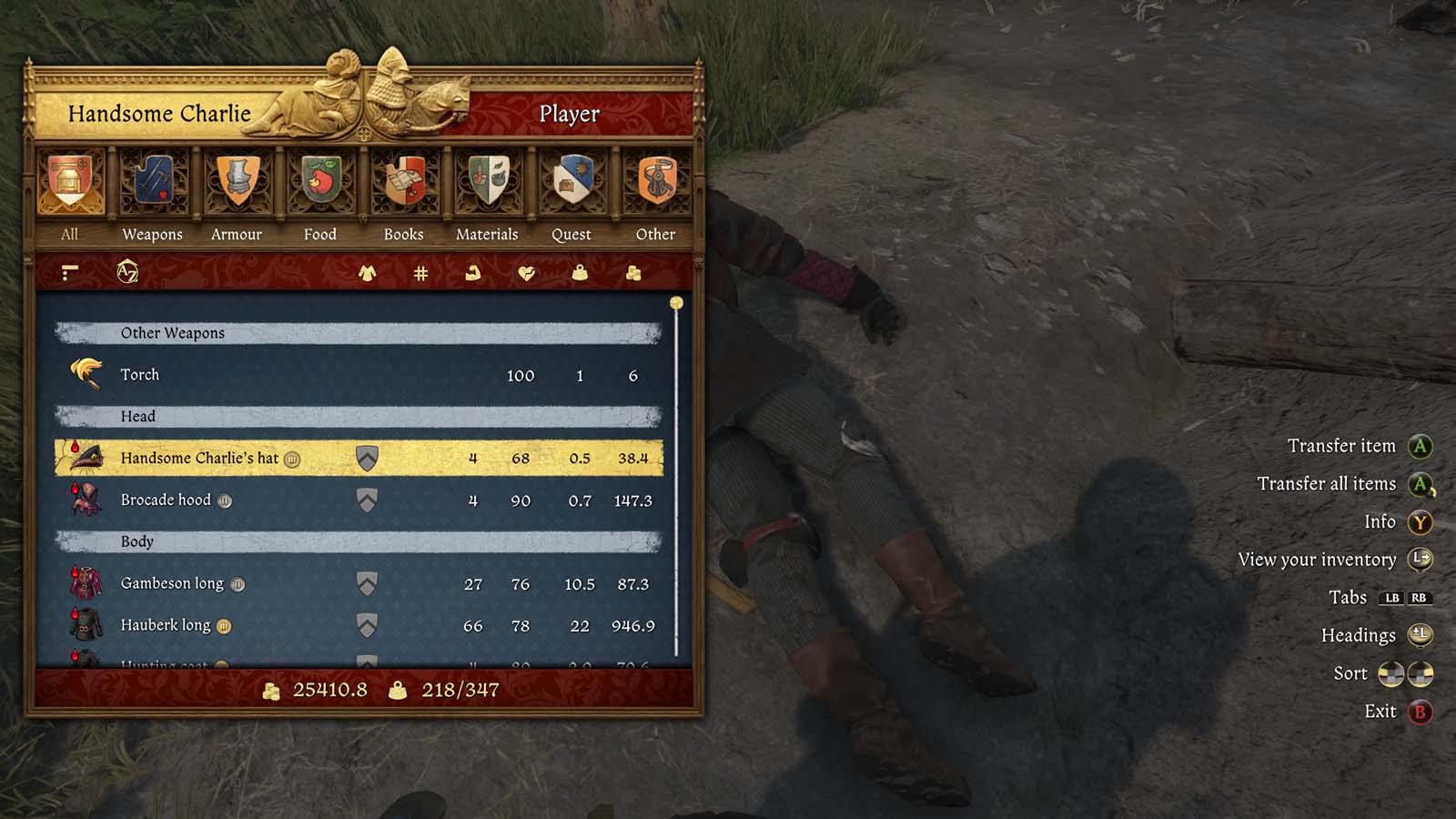Select the Weapons category shield icon
The image size is (1456, 819).
pyautogui.click(x=151, y=182)
